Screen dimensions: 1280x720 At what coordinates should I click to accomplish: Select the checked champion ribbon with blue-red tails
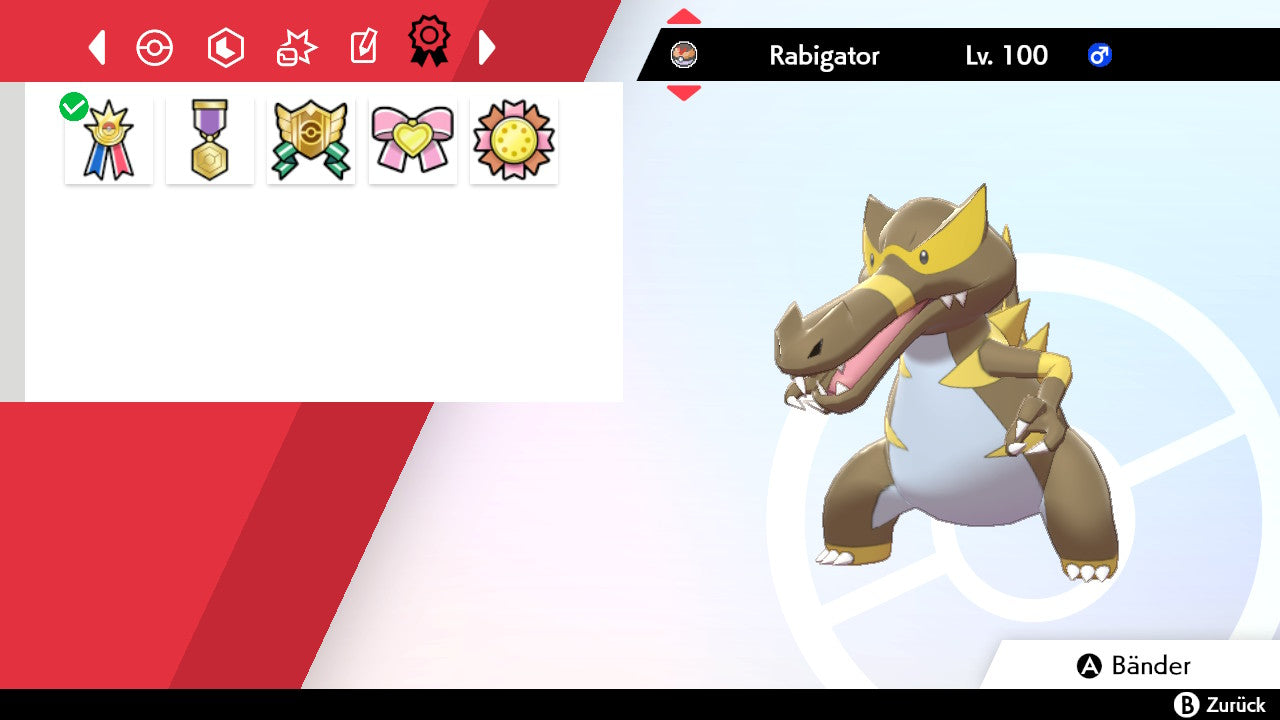point(109,140)
